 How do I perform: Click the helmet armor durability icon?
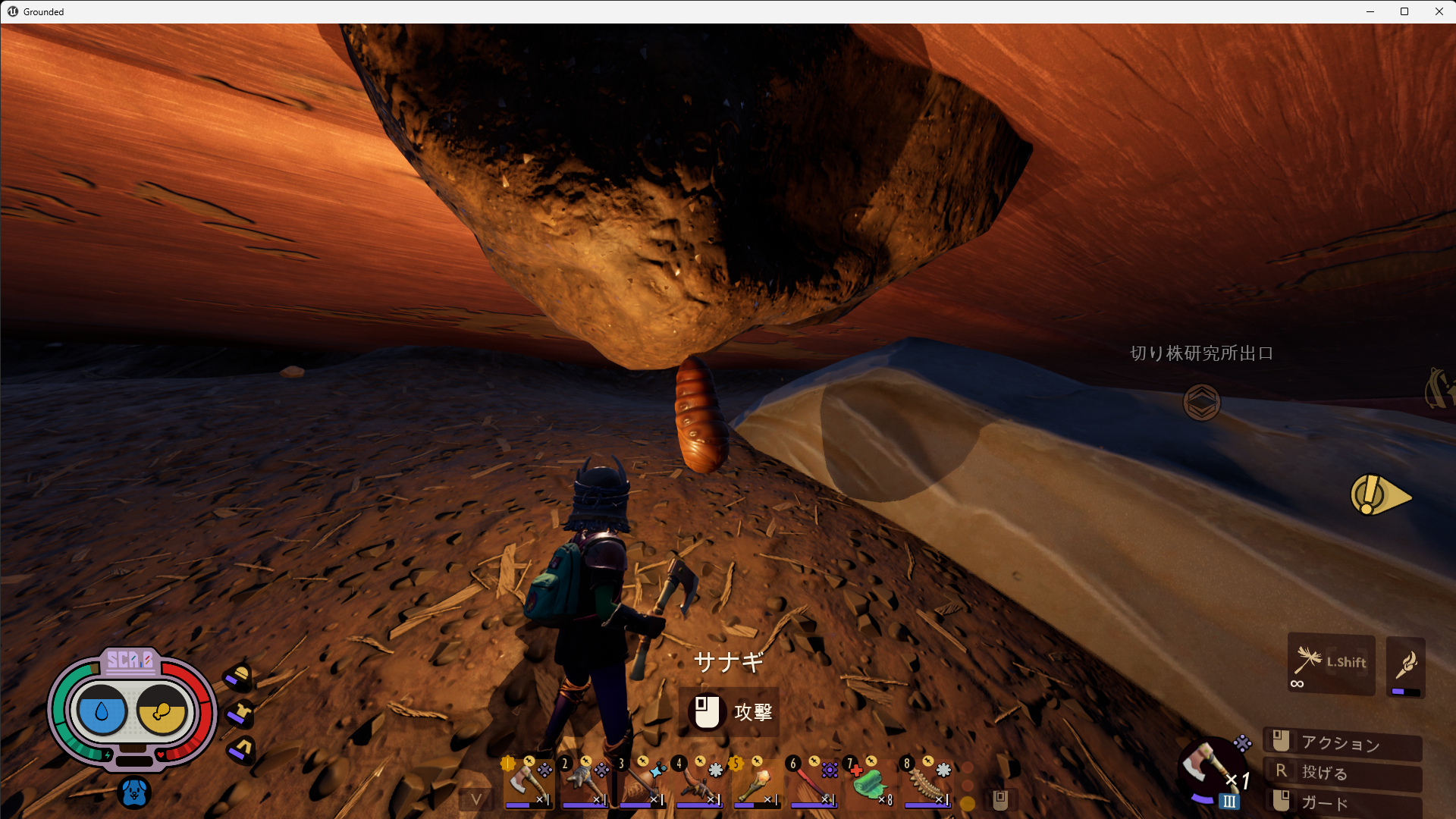[240, 676]
